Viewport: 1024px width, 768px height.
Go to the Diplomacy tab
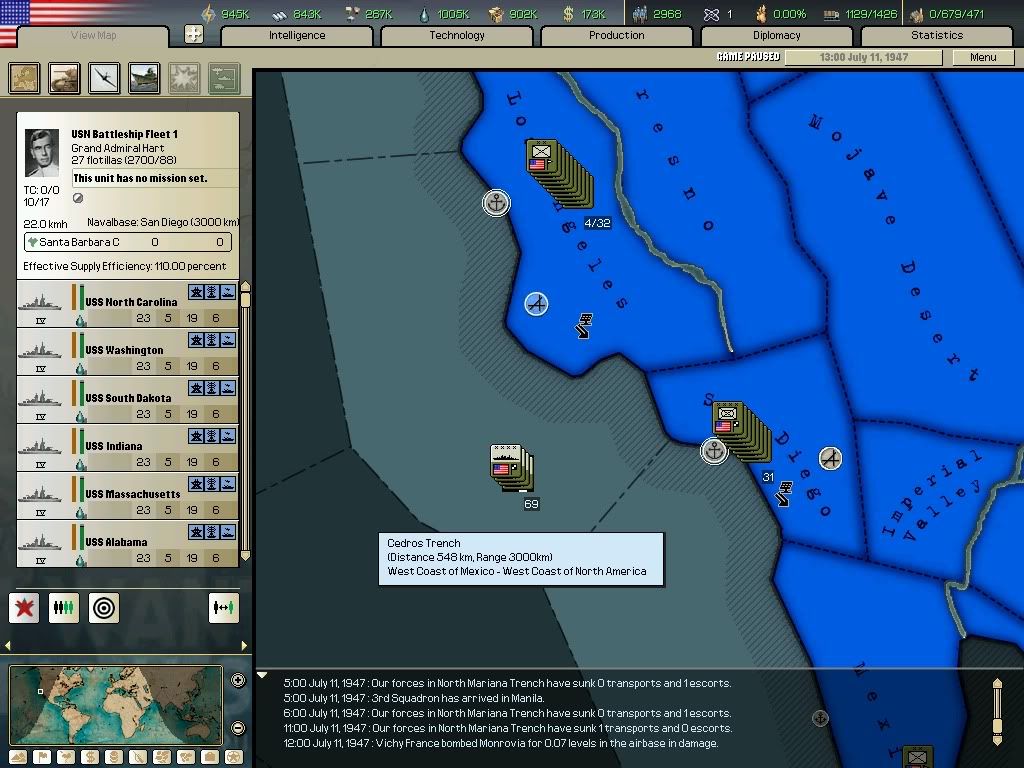777,36
